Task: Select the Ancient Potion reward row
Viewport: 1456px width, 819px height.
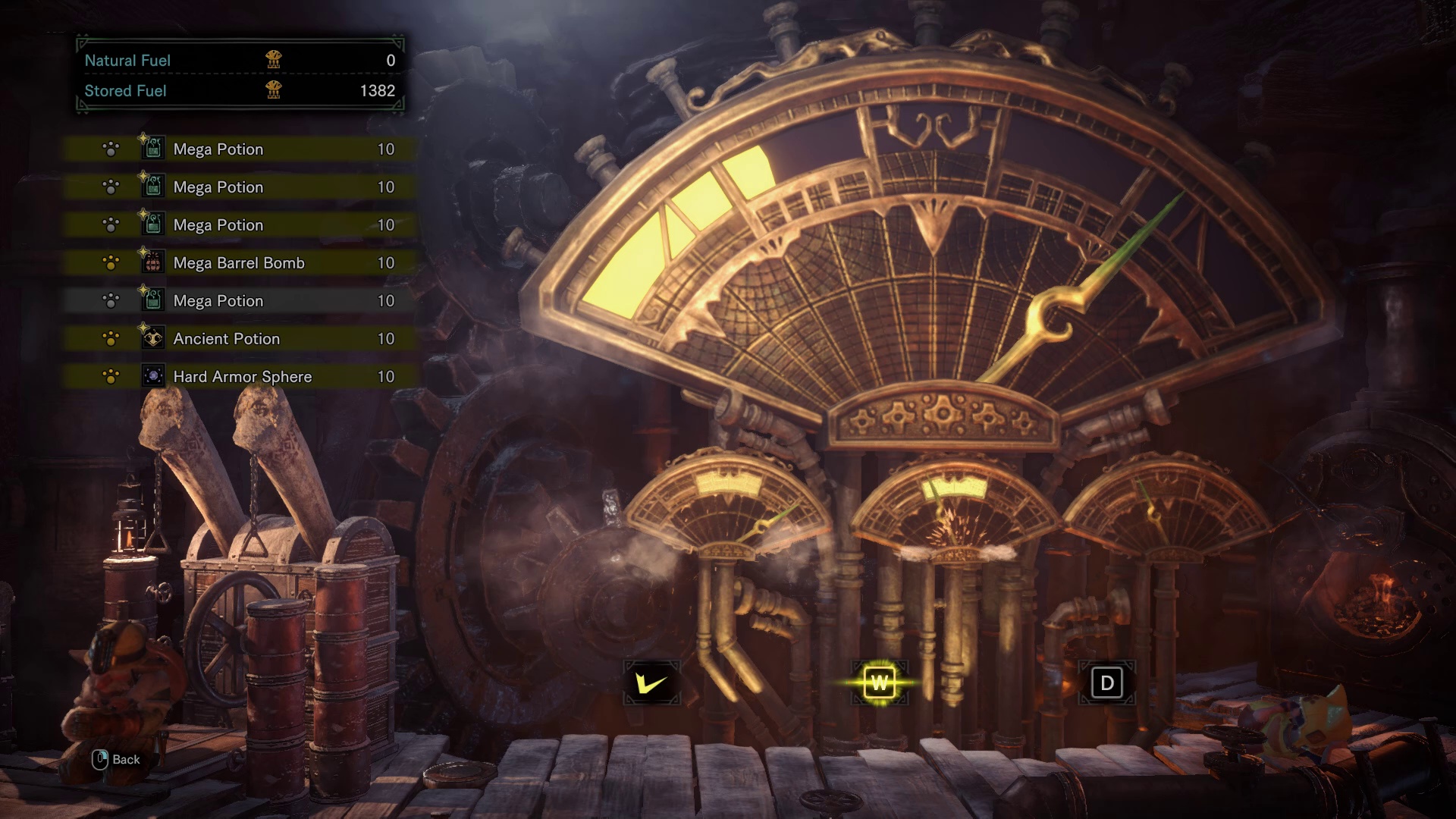Action: (240, 339)
